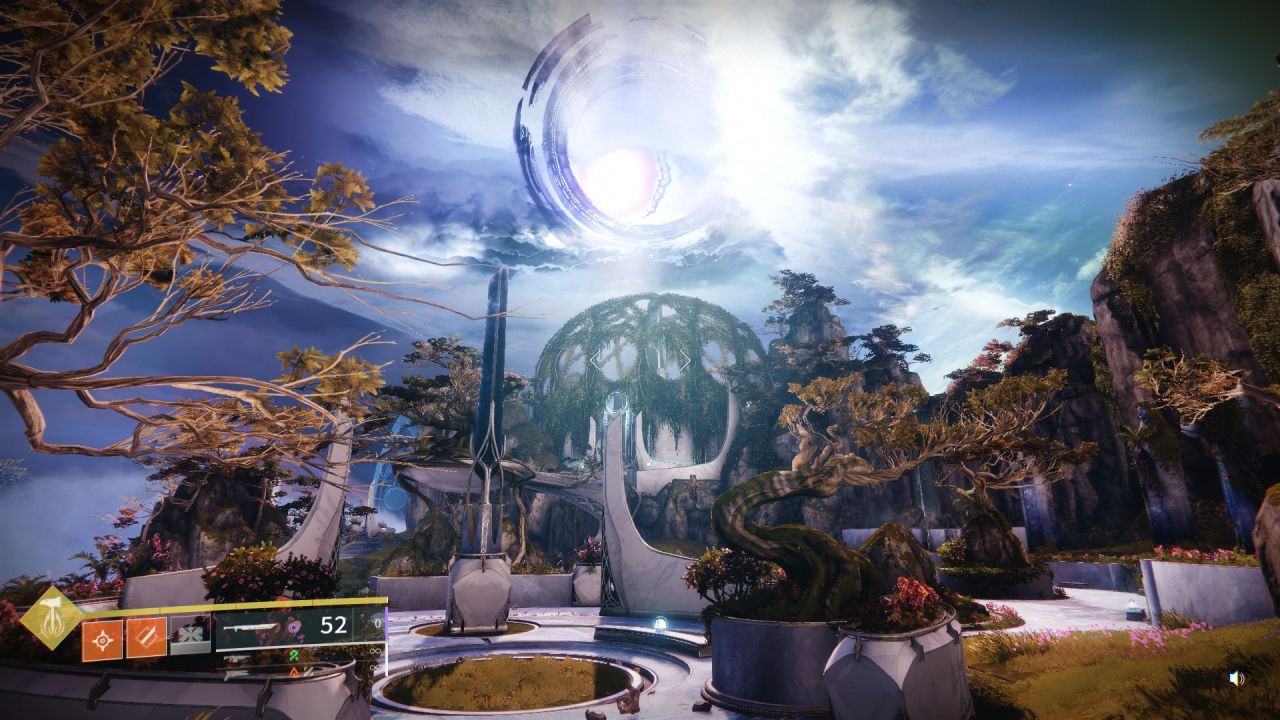
Task: Trigger the grey class ability icon
Action: (190, 636)
